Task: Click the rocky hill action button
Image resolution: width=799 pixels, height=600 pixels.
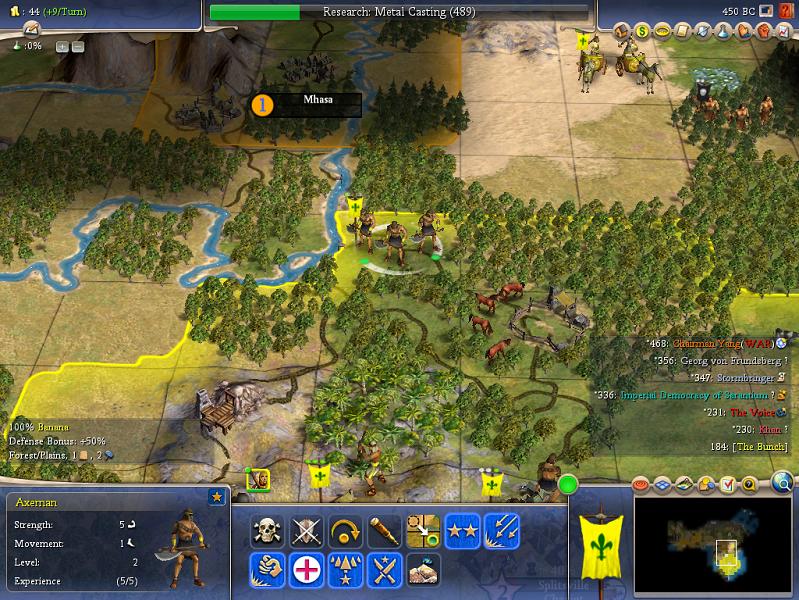Action: tap(423, 570)
